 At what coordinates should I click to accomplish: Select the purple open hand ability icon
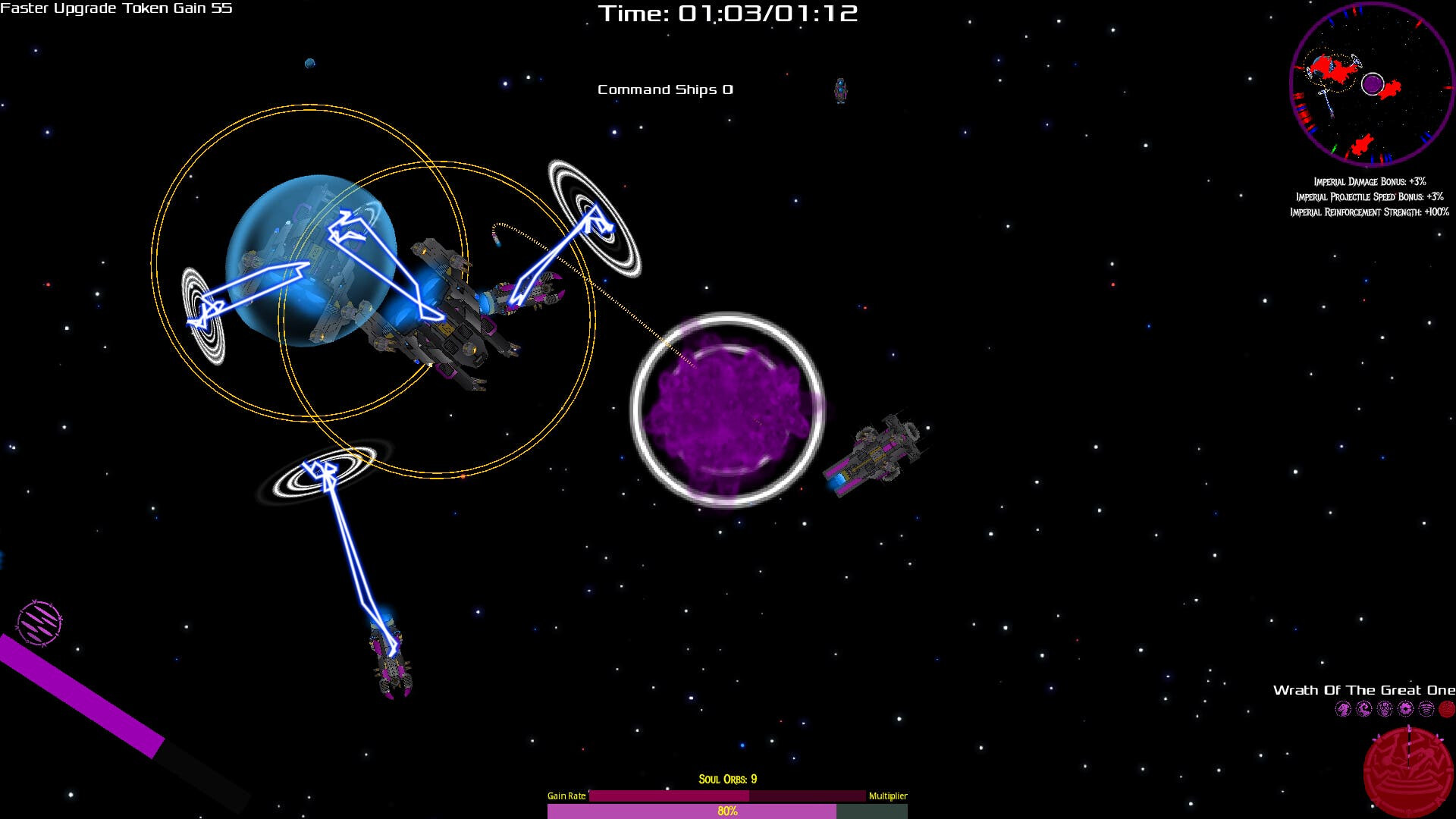(1385, 709)
